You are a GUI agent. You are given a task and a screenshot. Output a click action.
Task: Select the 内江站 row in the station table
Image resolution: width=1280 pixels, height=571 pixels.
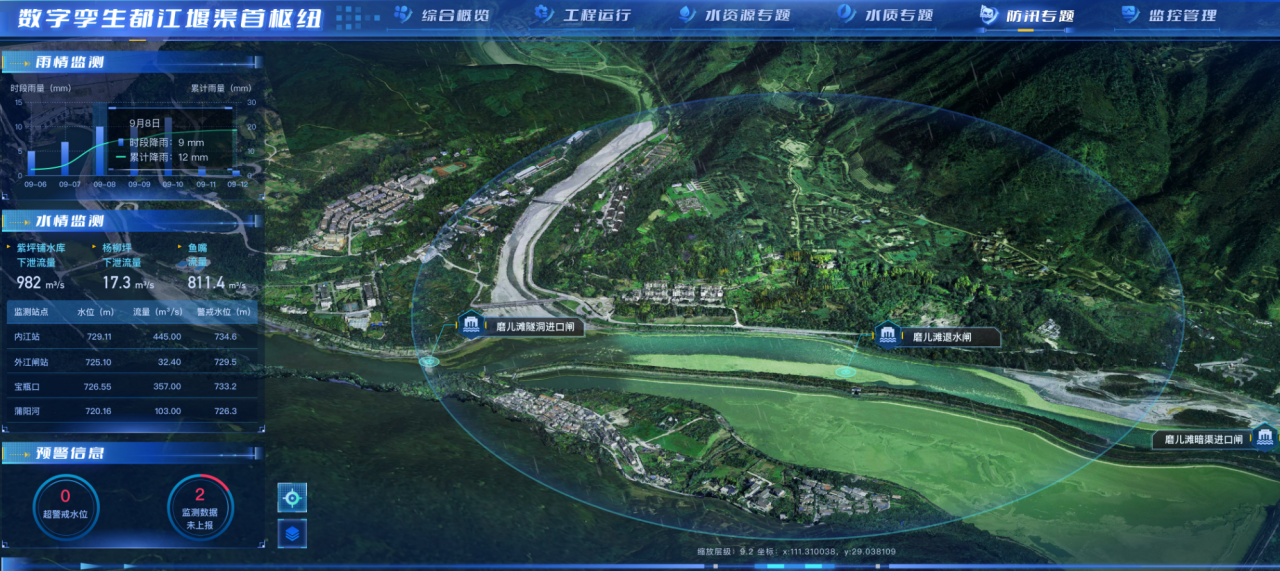tap(132, 337)
